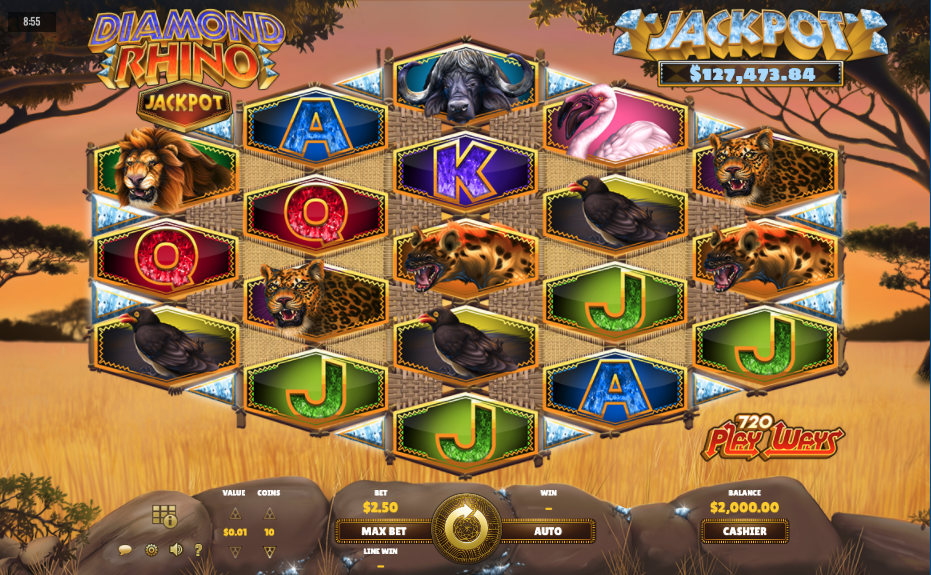
Task: Increase coin Value with up arrow
Action: pyautogui.click(x=235, y=513)
